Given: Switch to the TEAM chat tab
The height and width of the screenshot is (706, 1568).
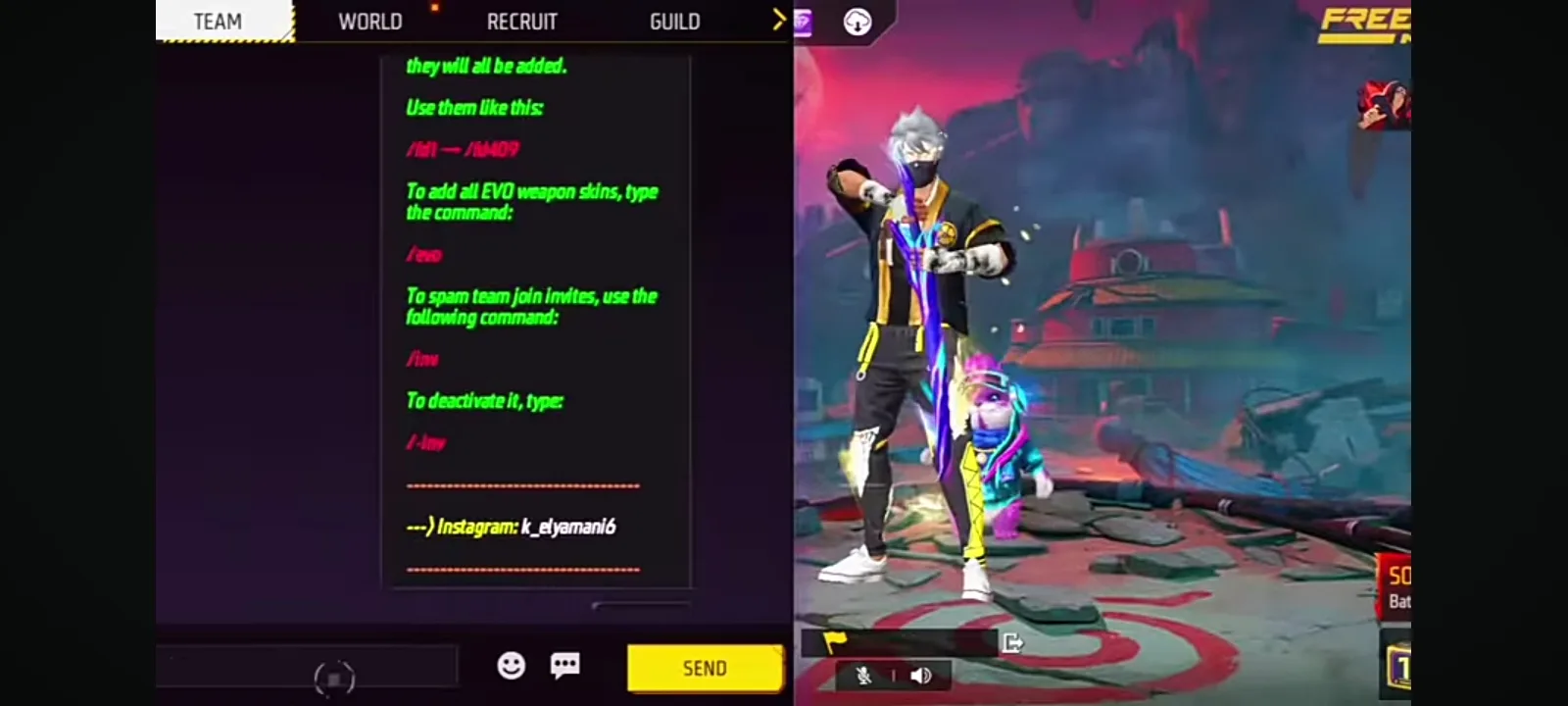Looking at the screenshot, I should (219, 22).
